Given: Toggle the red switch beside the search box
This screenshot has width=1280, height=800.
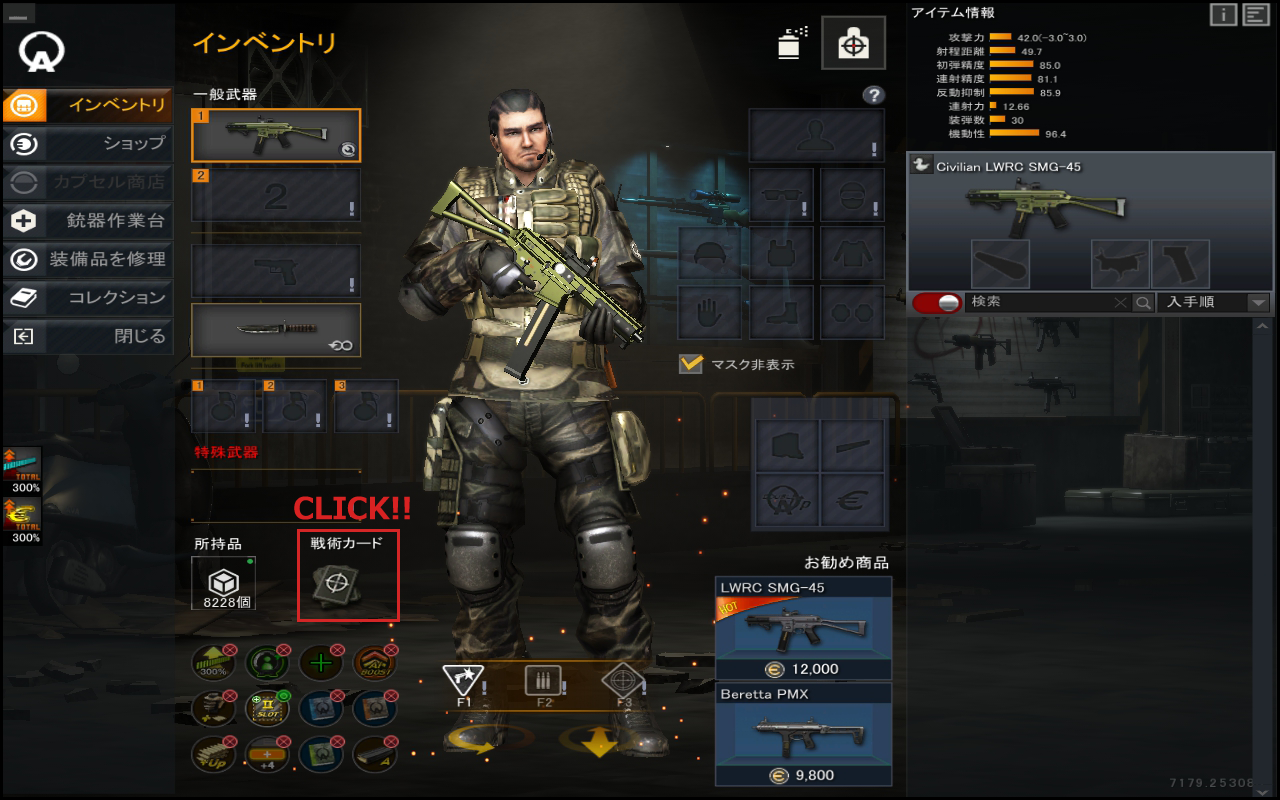Looking at the screenshot, I should coord(936,302).
